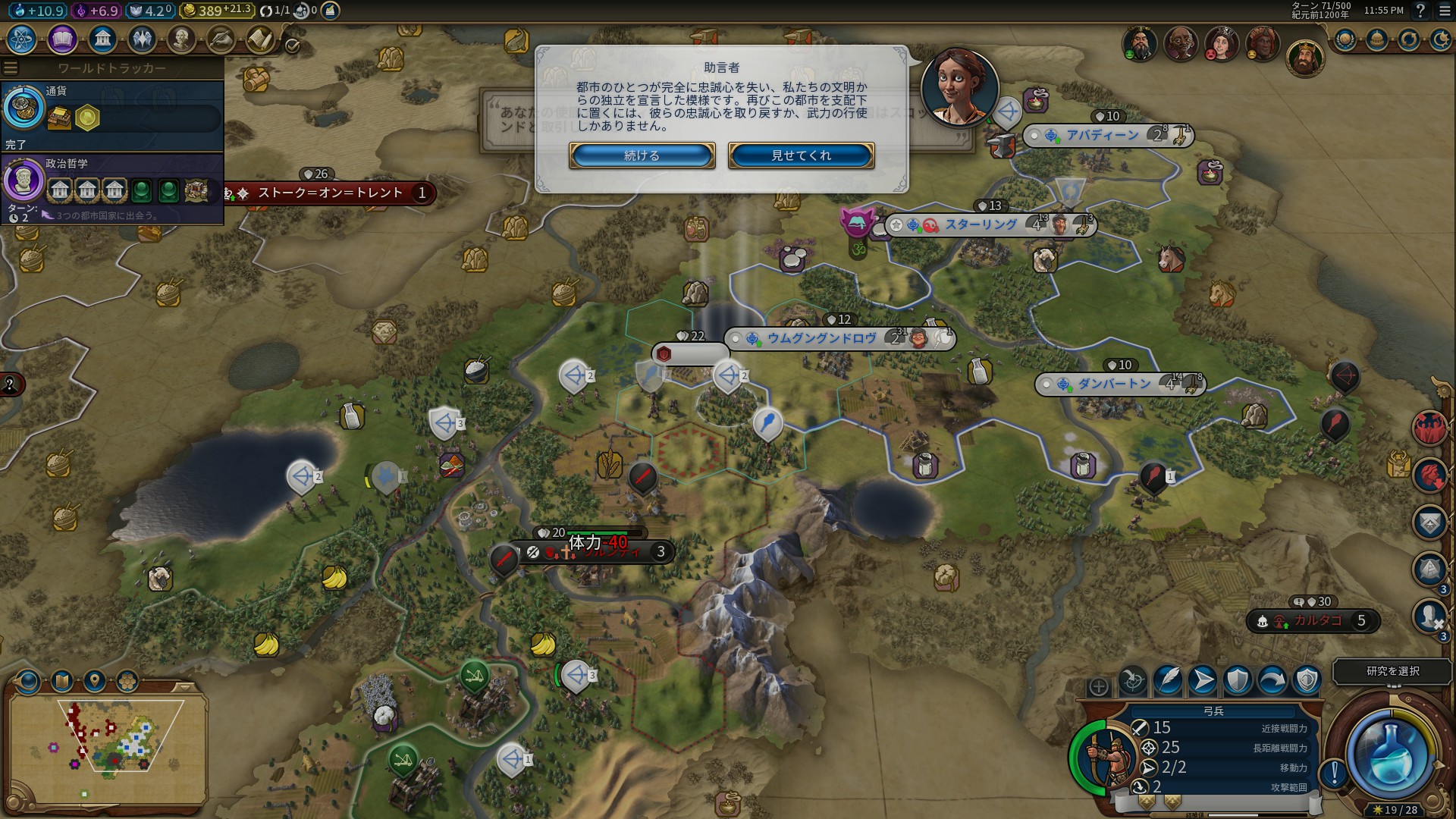
Task: Open the Civilopedia question mark
Action: [x=1420, y=11]
